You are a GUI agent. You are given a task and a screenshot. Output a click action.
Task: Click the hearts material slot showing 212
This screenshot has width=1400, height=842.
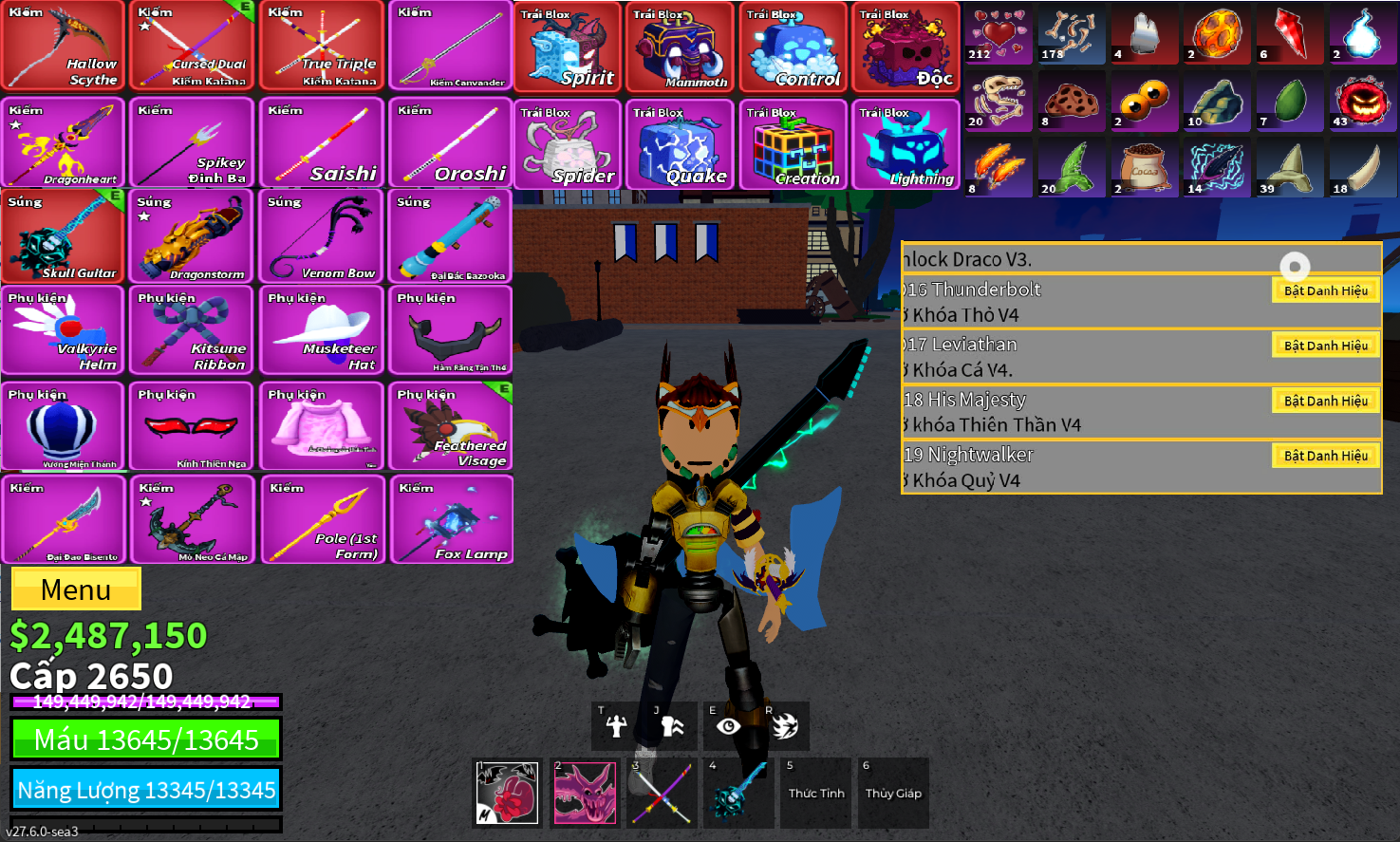tap(998, 34)
